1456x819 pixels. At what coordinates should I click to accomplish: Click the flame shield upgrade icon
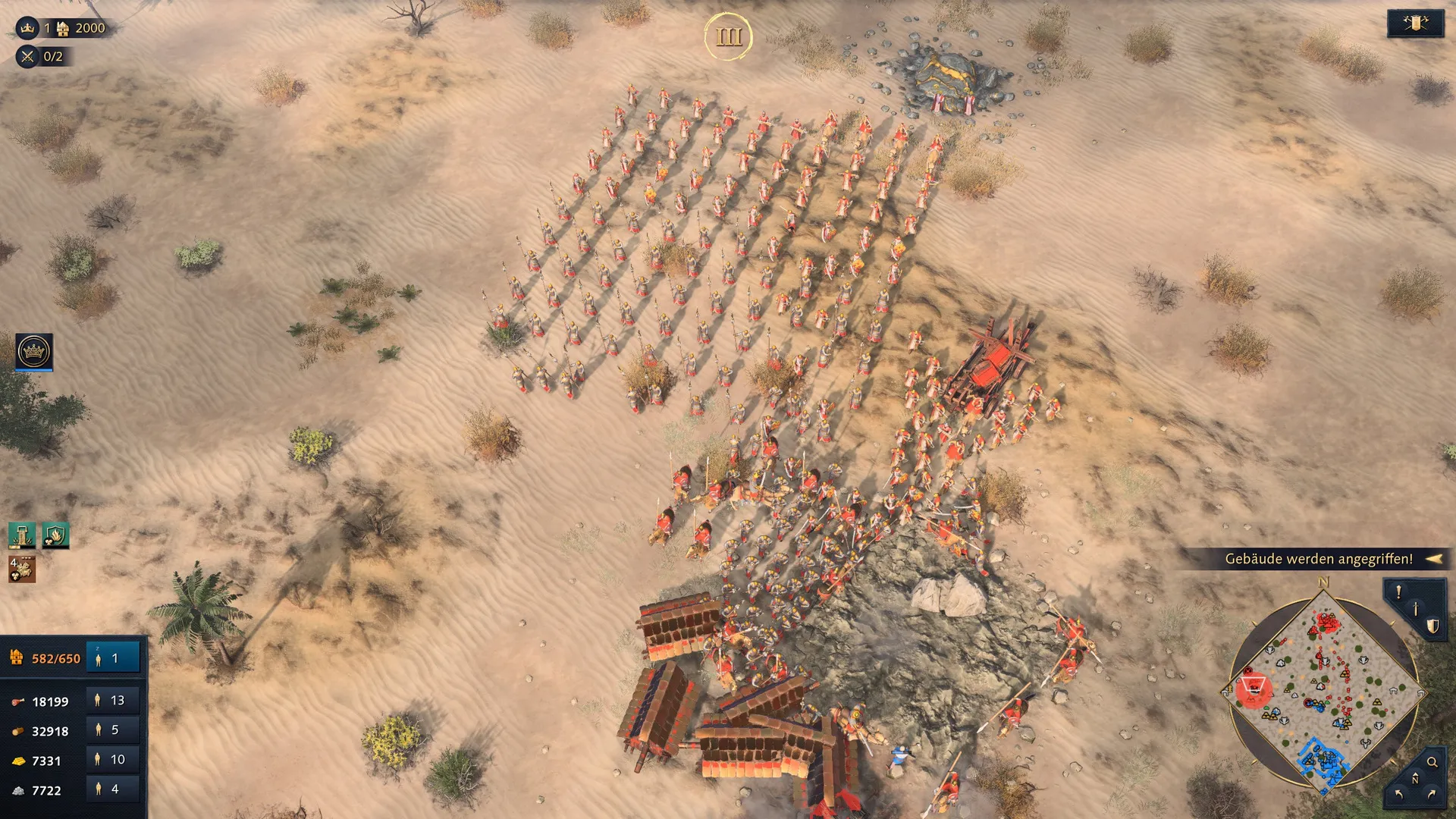pos(55,535)
